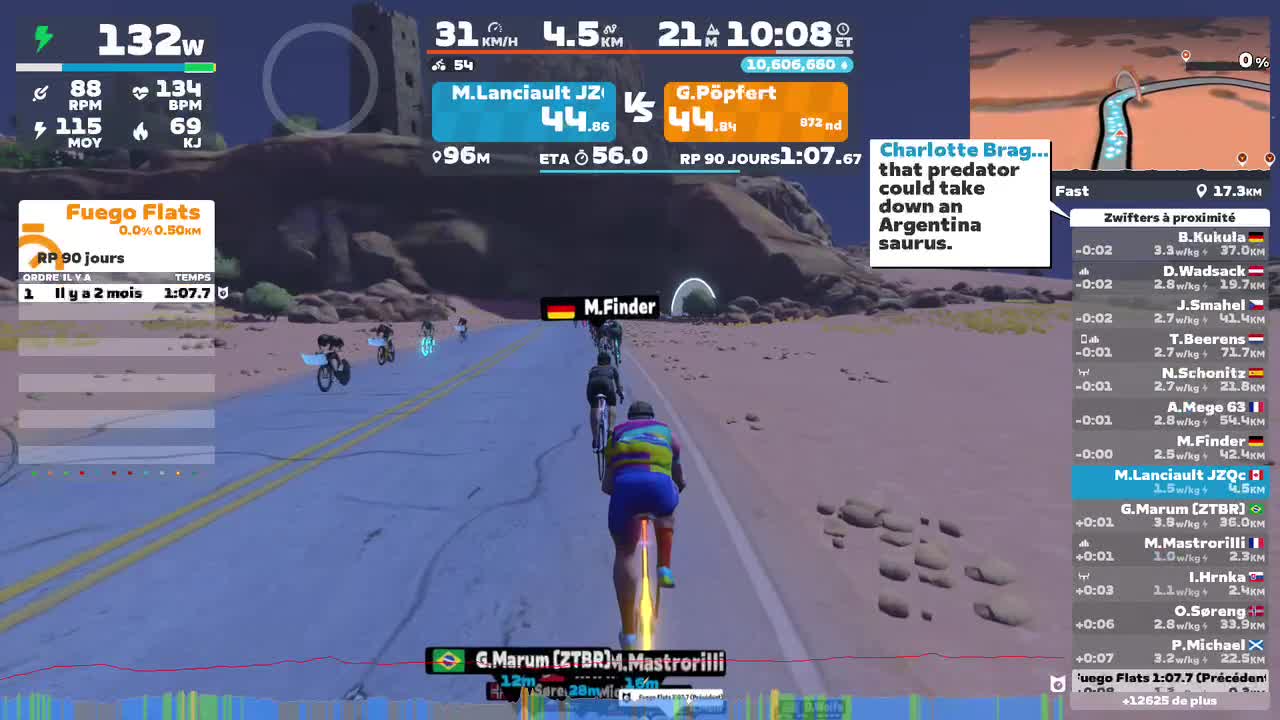The height and width of the screenshot is (720, 1280).
Task: Click the camera snapshot icon near the leaderboard bottom
Action: pyautogui.click(x=1057, y=684)
